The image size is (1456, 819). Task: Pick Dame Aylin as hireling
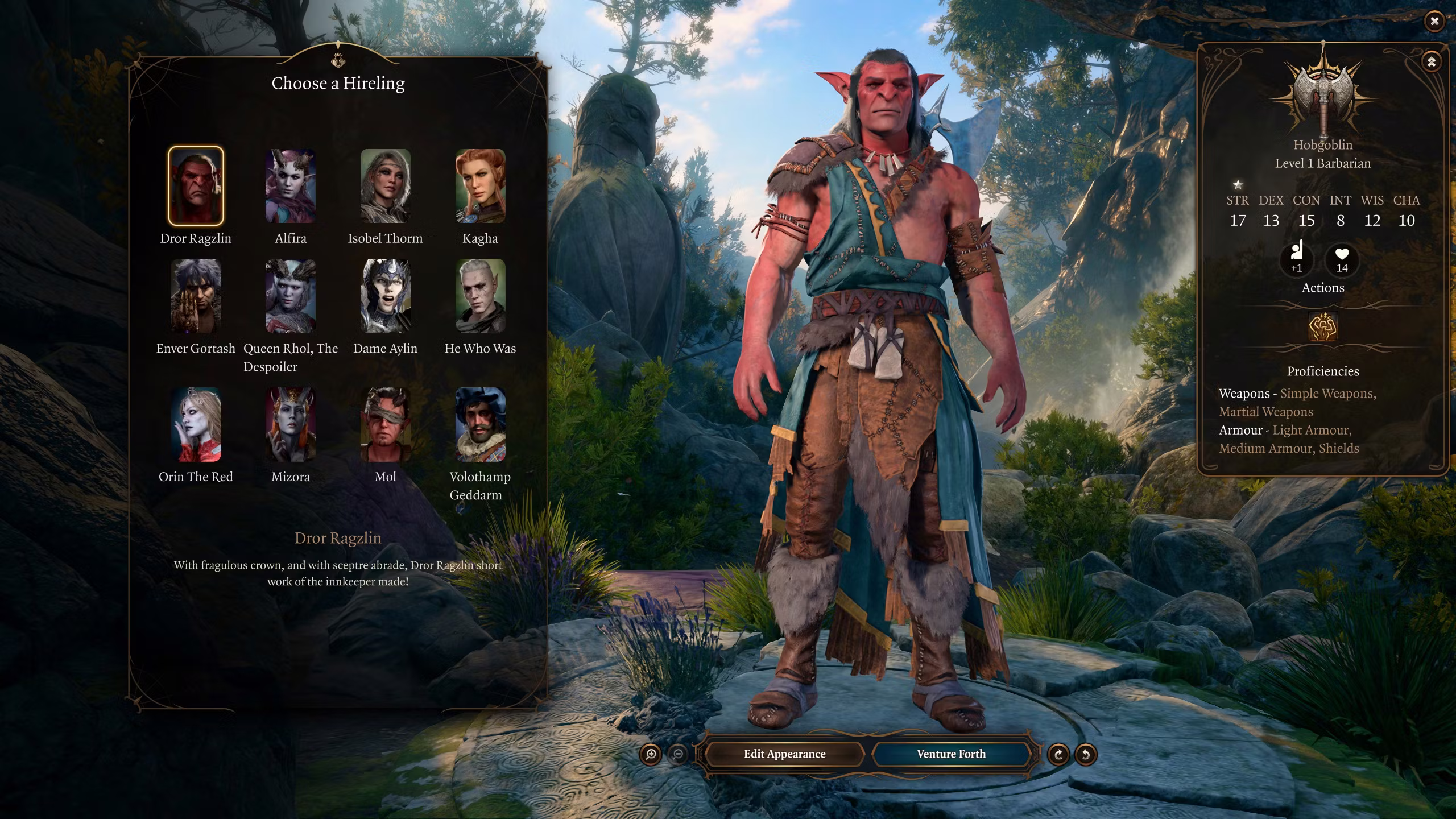point(385,296)
